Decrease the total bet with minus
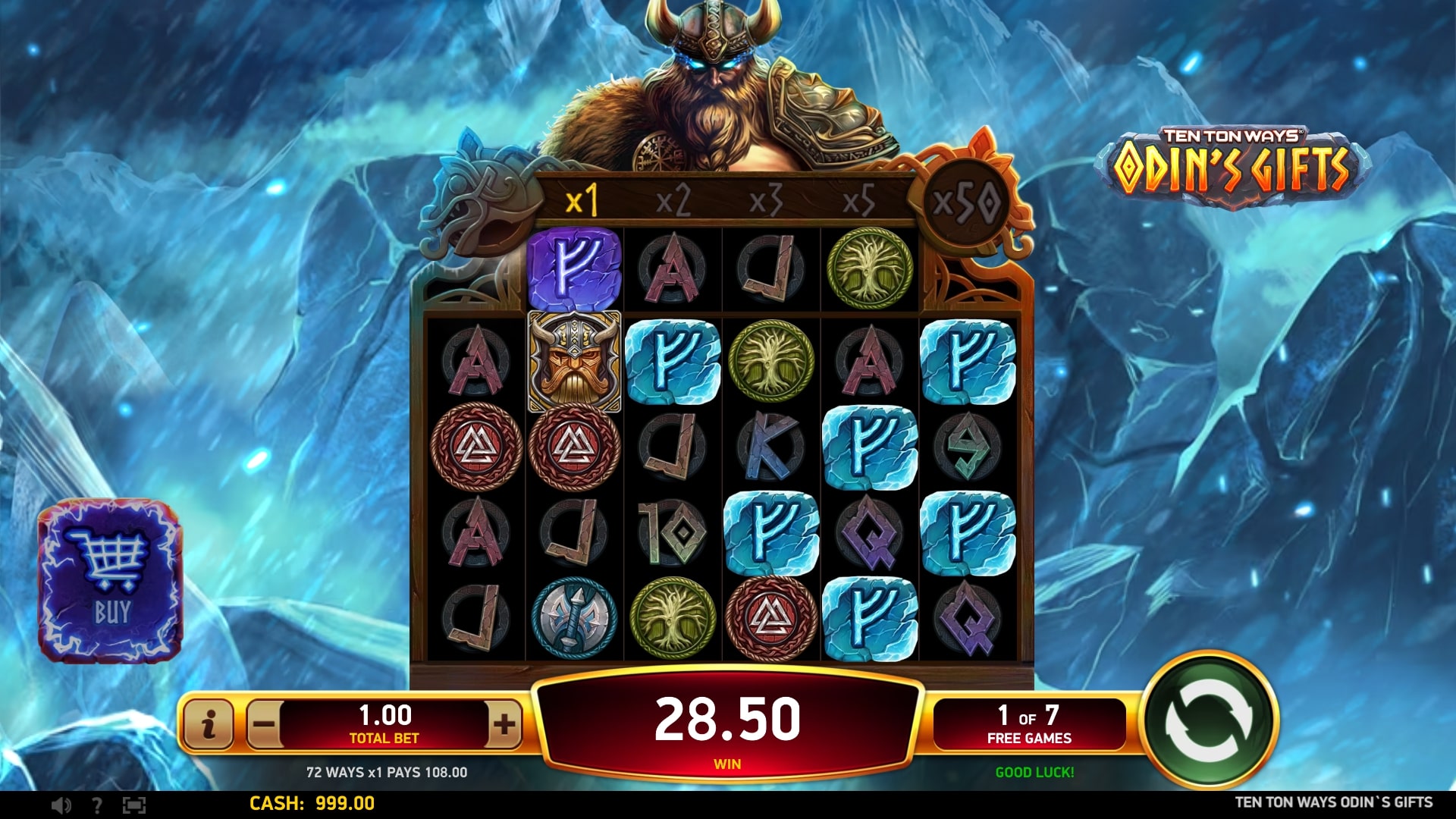Image resolution: width=1456 pixels, height=819 pixels. (x=264, y=724)
